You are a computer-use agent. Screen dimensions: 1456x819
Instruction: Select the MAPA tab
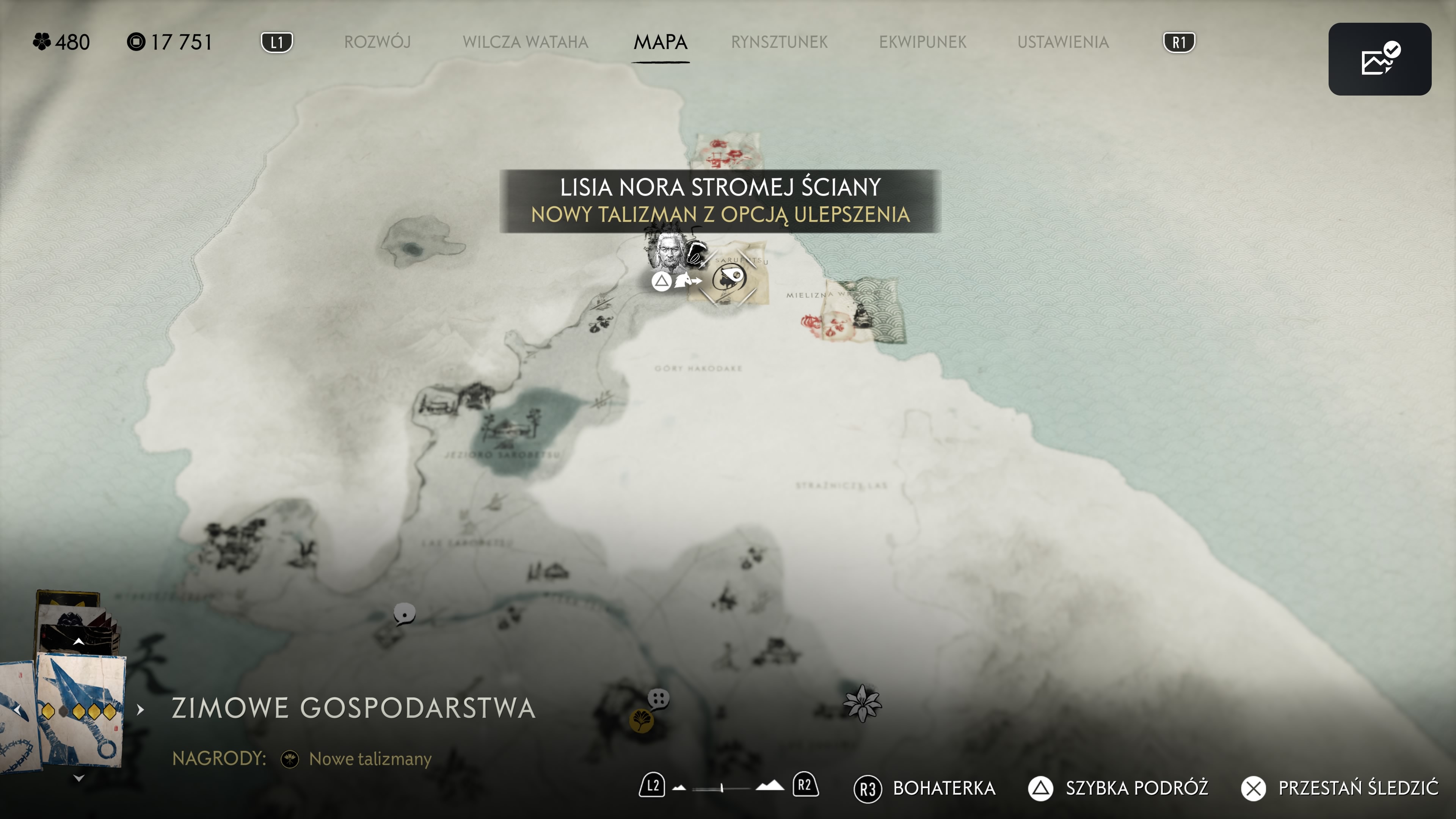pyautogui.click(x=660, y=42)
